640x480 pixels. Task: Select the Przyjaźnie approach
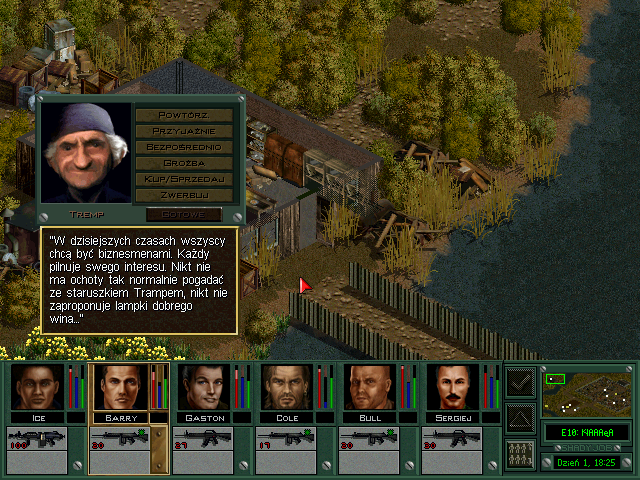(184, 130)
